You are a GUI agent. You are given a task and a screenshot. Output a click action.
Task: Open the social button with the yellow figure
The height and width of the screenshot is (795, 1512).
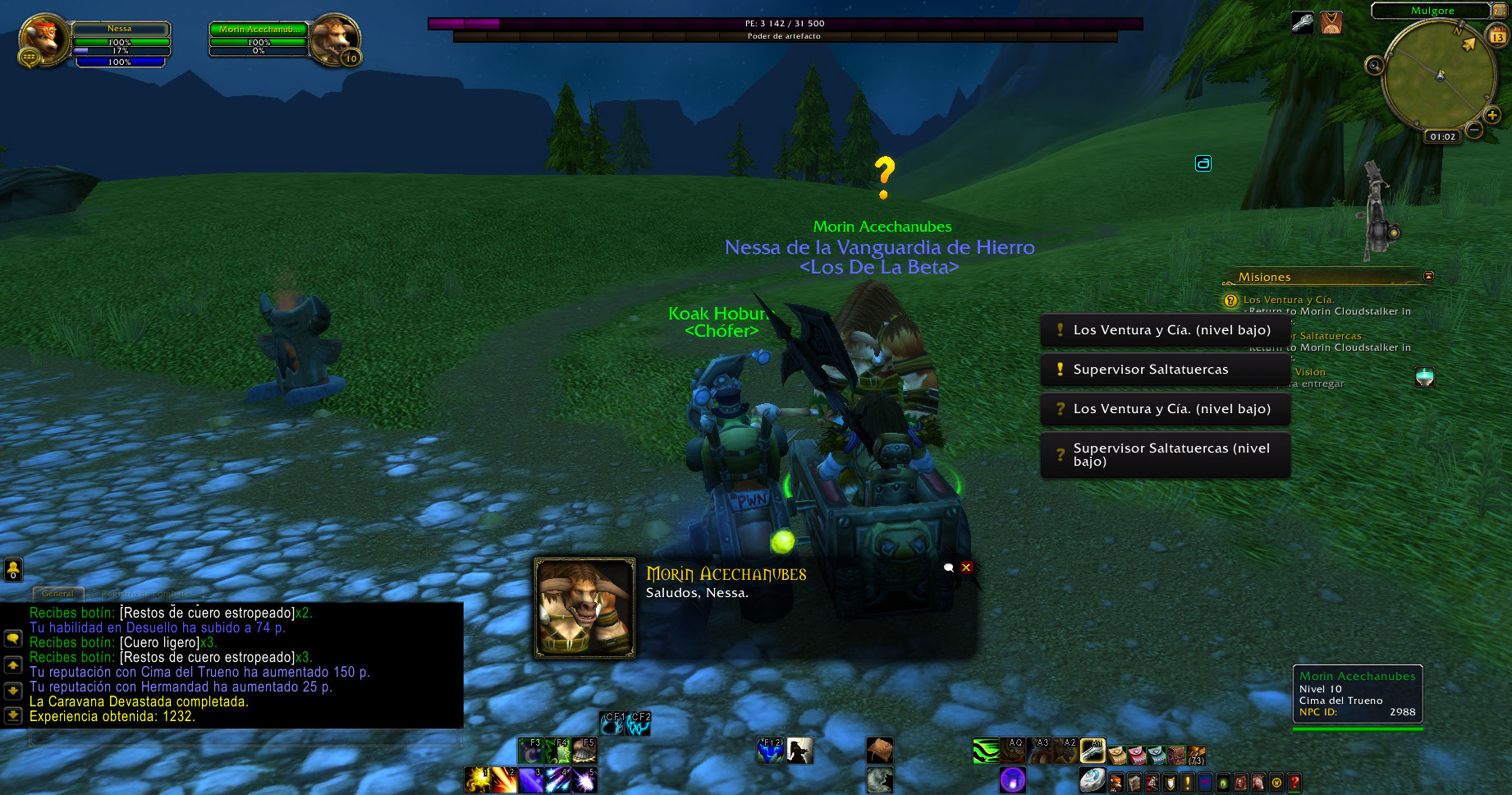click(13, 569)
